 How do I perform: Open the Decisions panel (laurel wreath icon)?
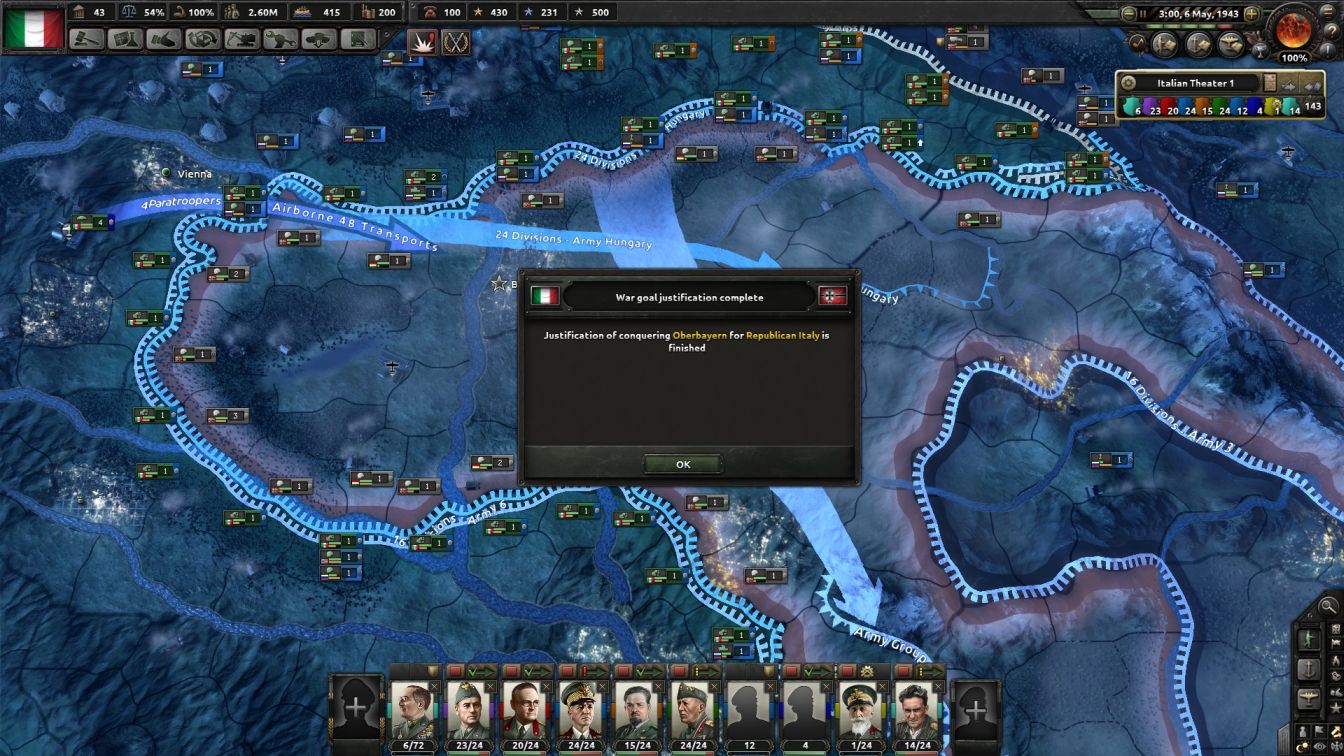pos(457,43)
